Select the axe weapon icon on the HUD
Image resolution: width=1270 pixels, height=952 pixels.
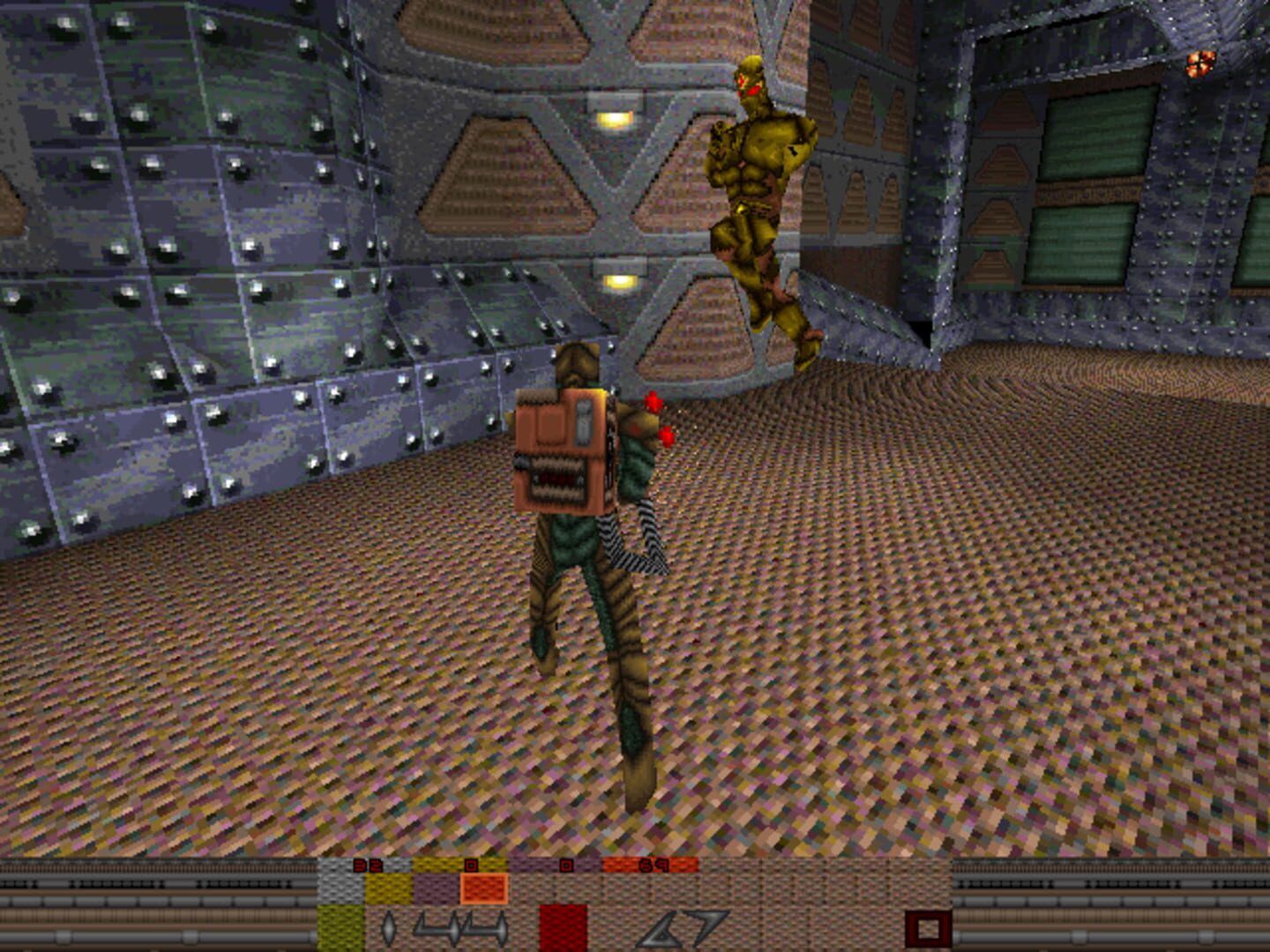[388, 927]
